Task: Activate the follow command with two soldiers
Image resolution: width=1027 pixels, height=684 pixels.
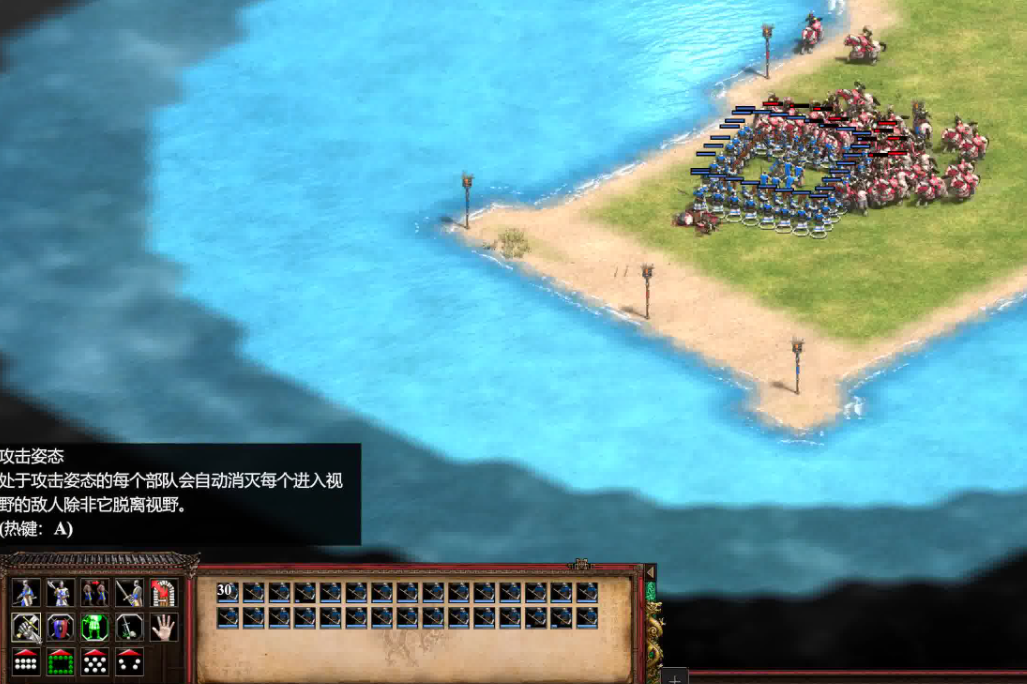Action: coord(95,593)
